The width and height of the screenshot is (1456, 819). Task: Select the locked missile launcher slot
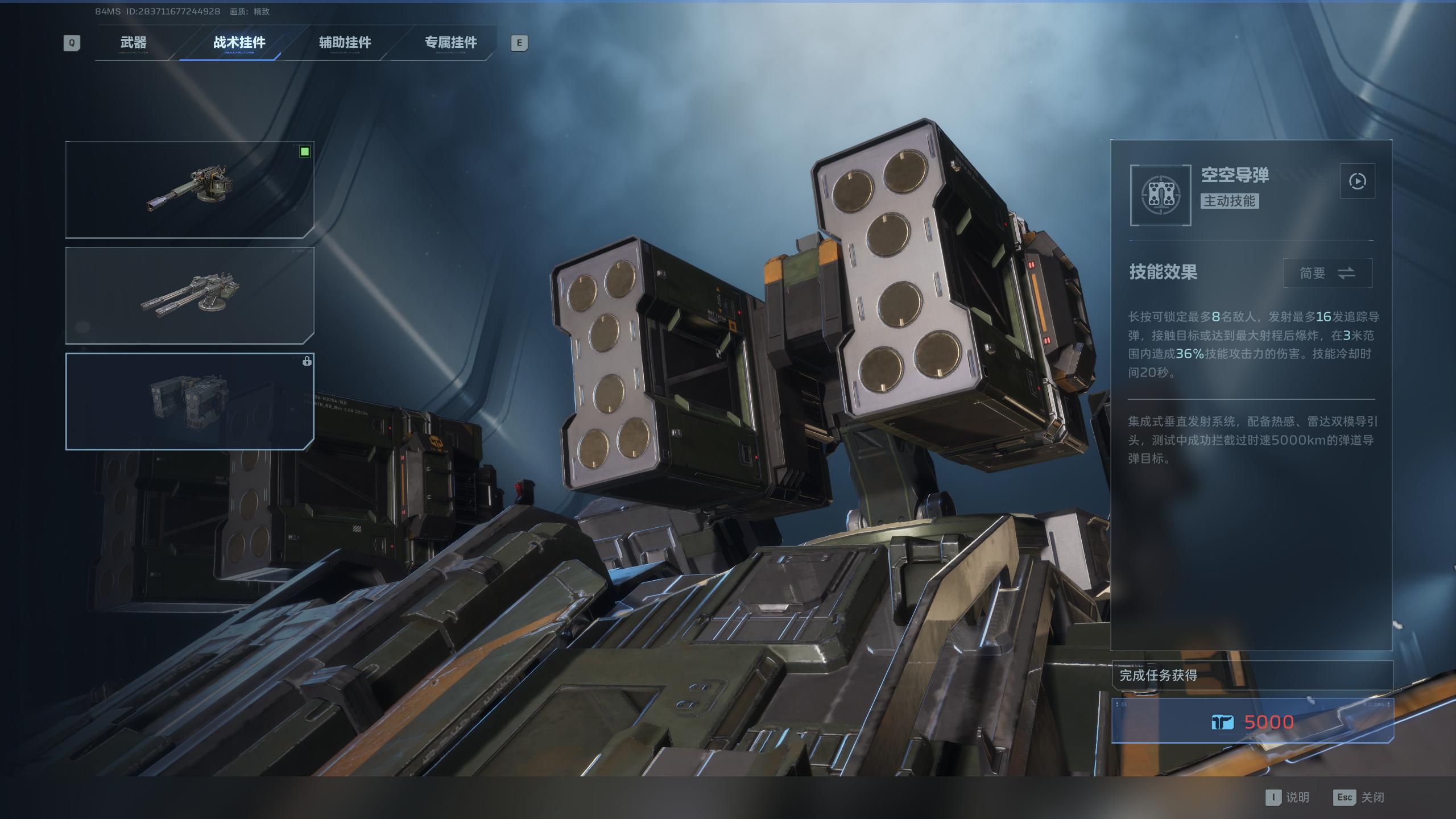click(x=189, y=401)
